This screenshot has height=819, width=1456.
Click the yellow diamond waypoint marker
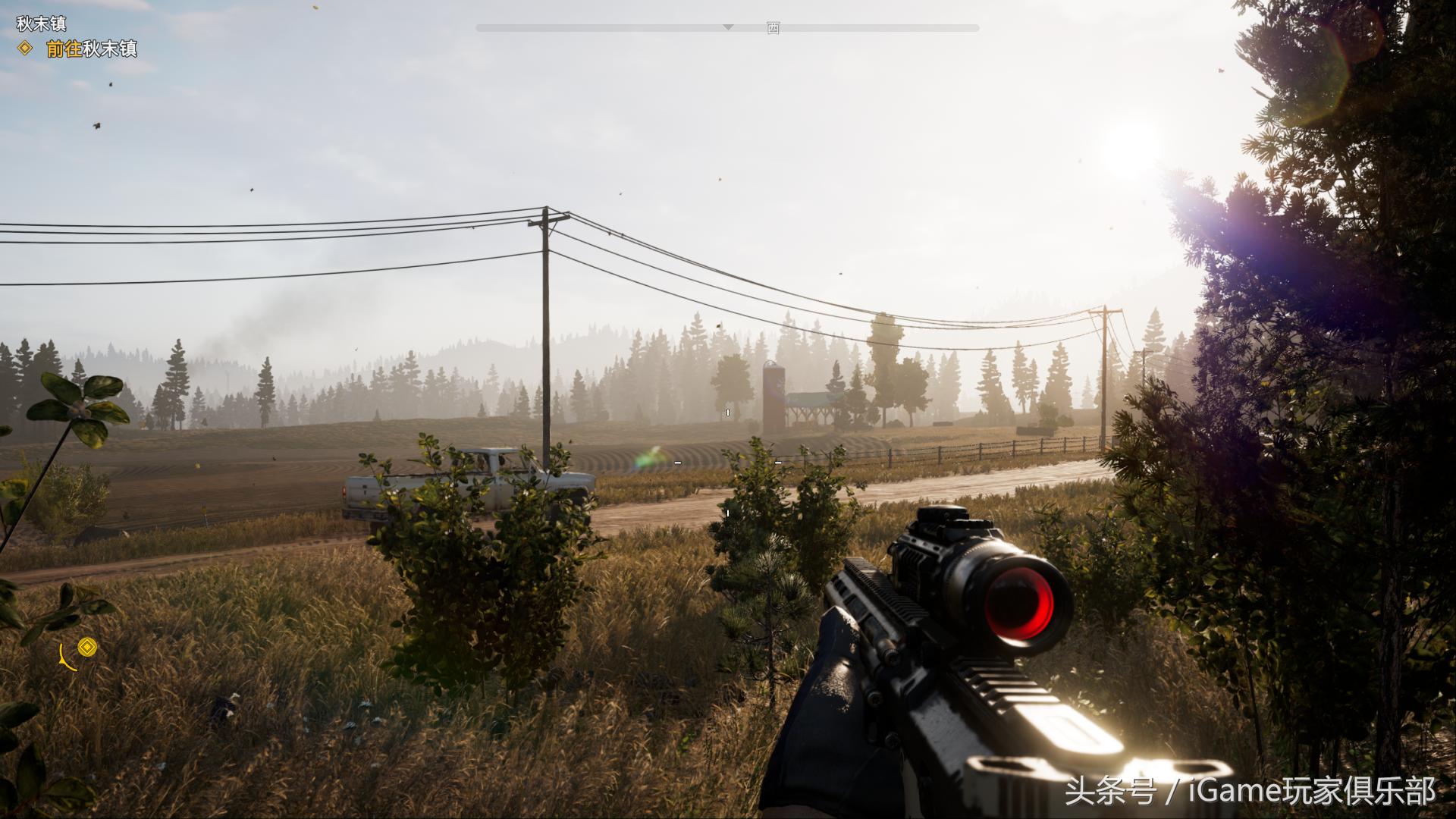pos(87,647)
